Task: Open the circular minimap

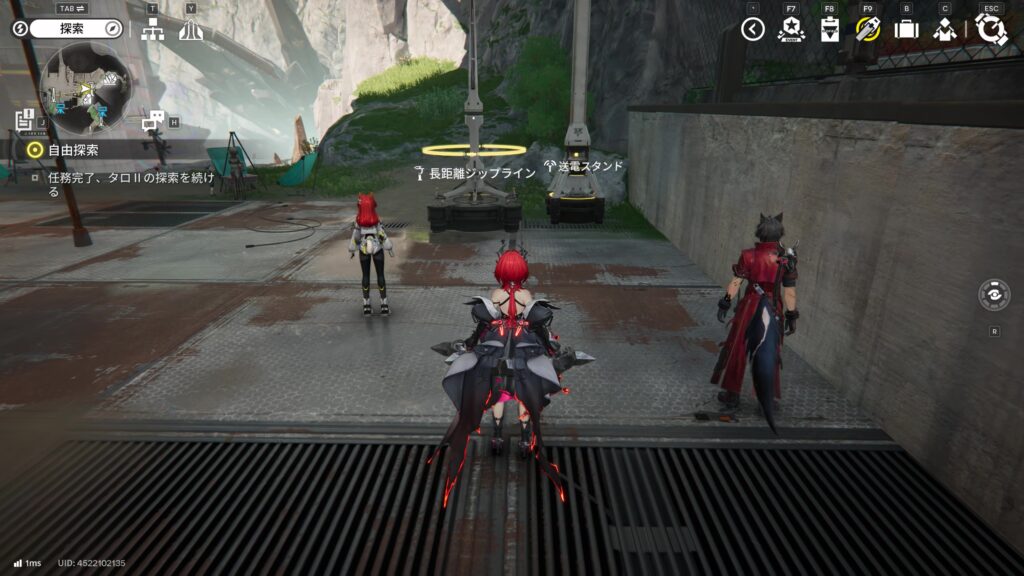Action: tap(85, 88)
